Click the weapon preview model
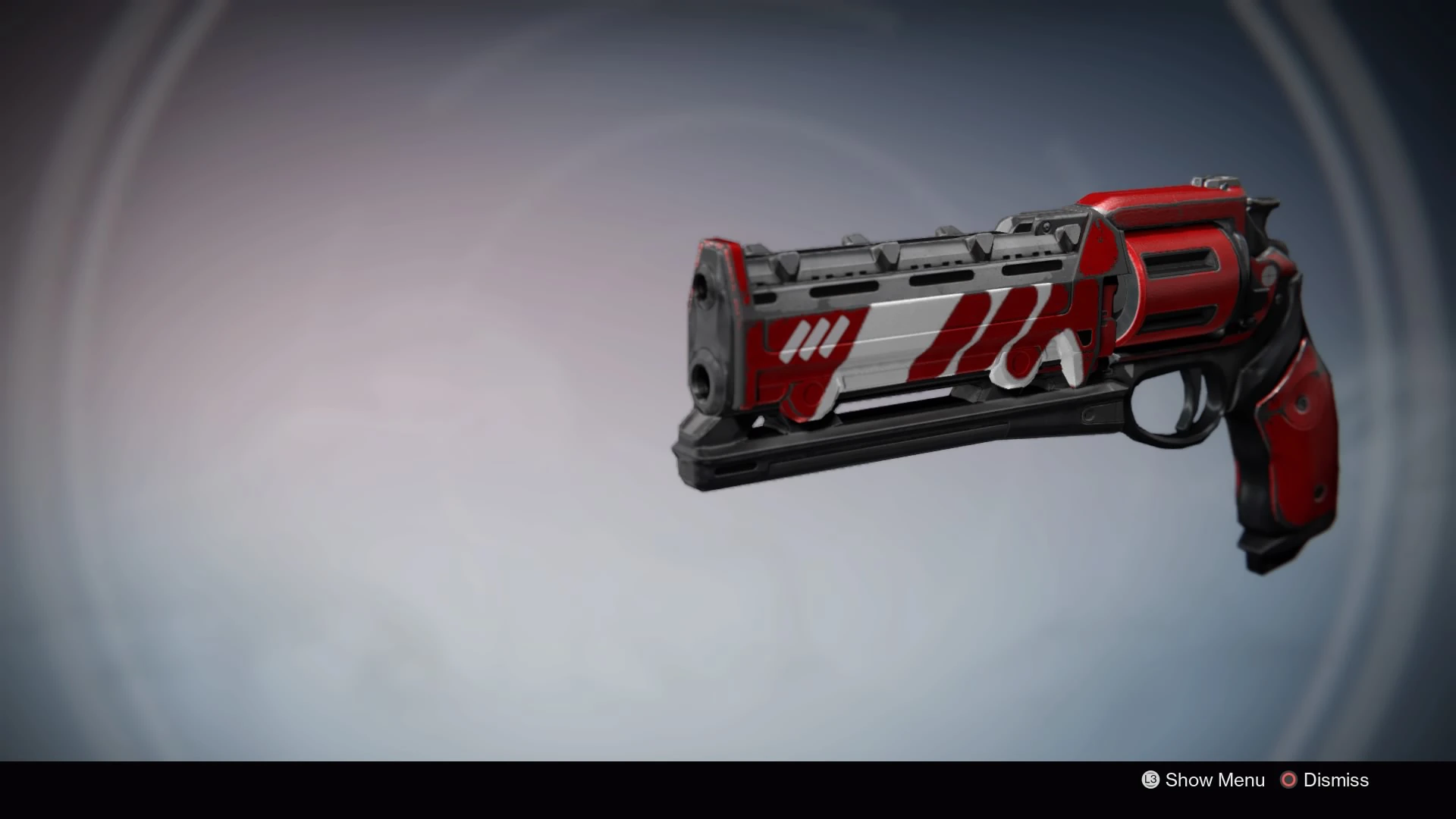Screen dimensions: 1456x819 [986, 341]
